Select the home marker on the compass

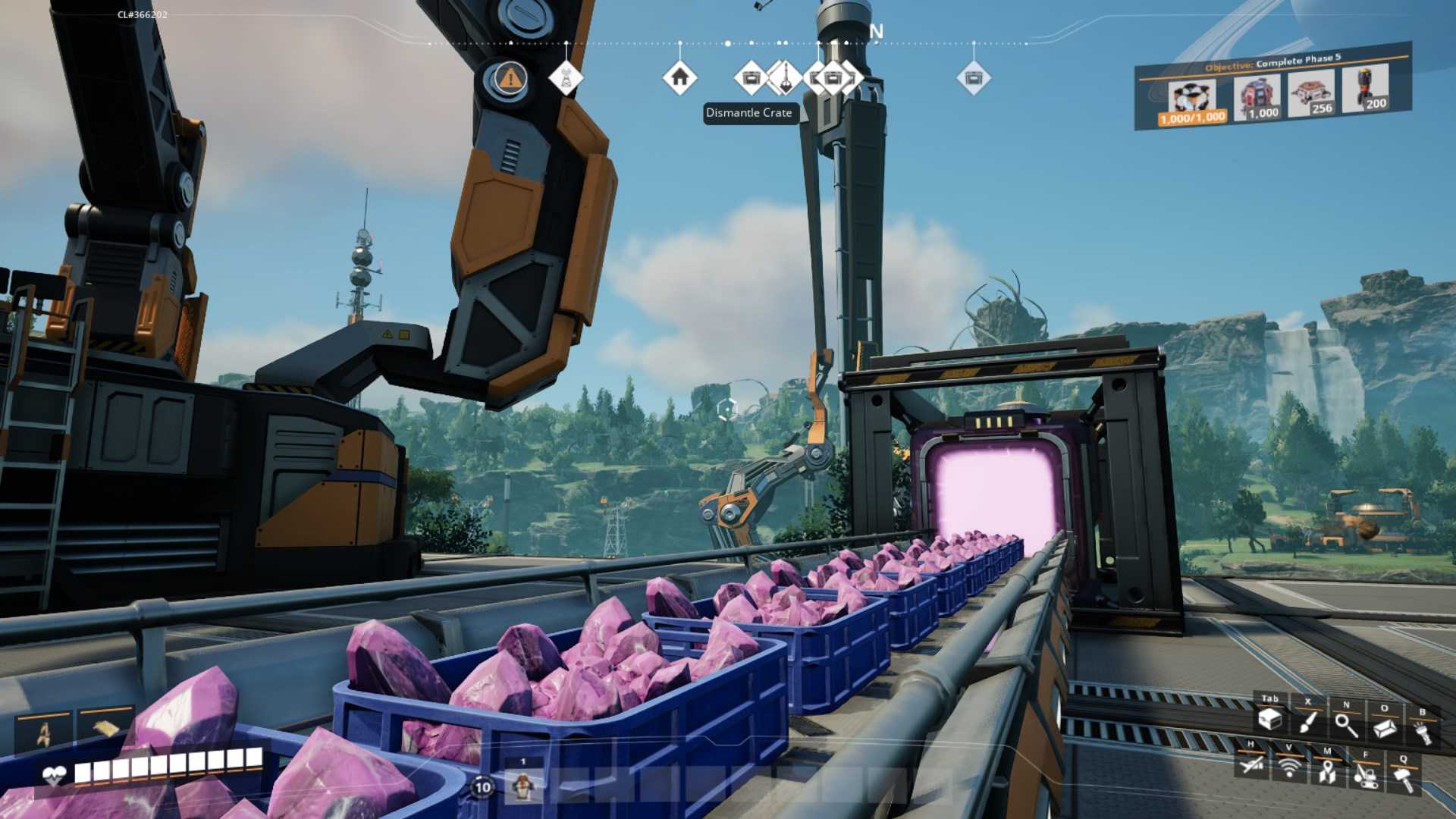(679, 77)
